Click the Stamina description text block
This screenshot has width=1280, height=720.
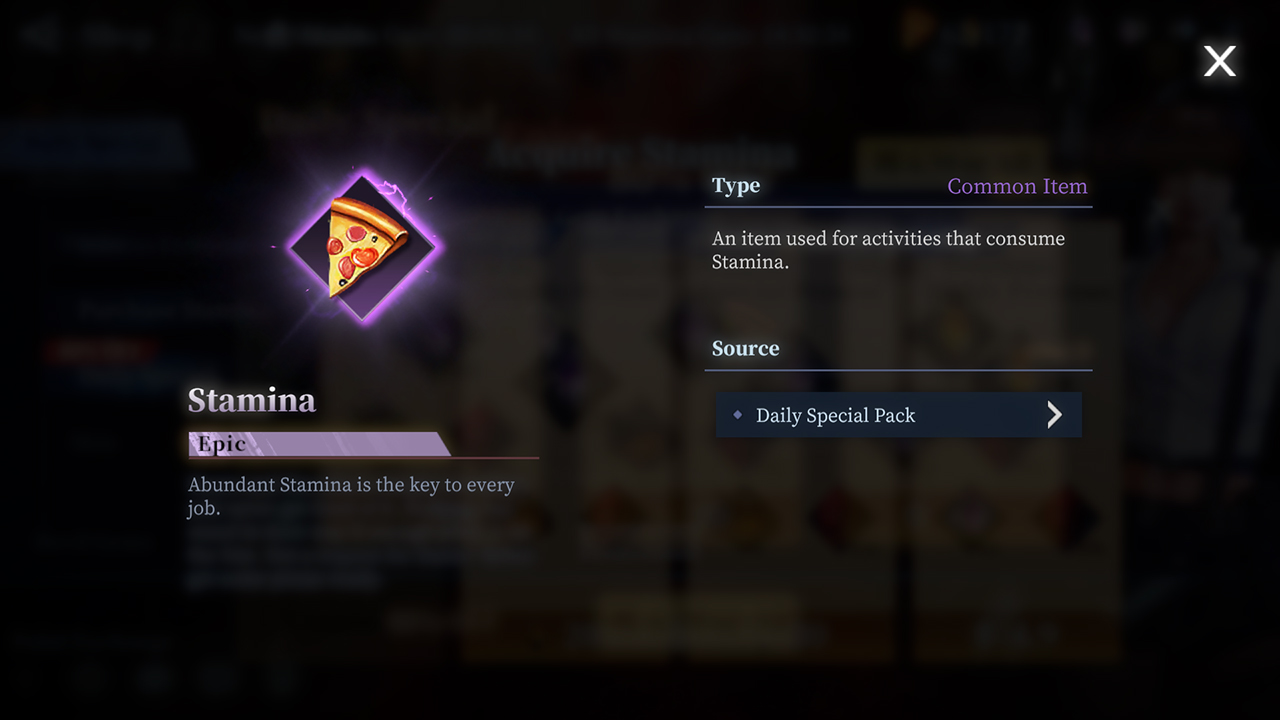tap(352, 495)
